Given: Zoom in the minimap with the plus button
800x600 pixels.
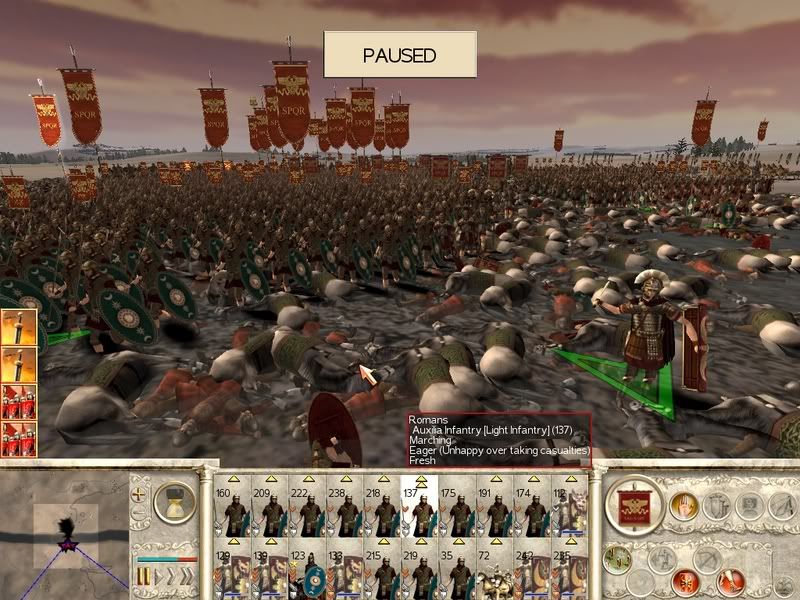Looking at the screenshot, I should click(x=140, y=492).
